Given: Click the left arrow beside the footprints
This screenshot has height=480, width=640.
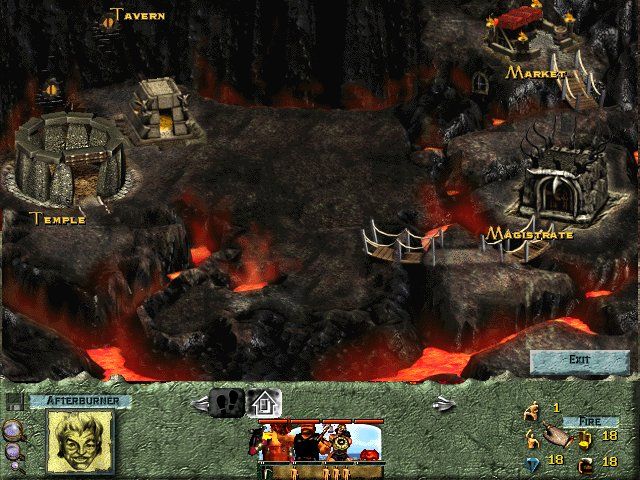Looking at the screenshot, I should (x=200, y=403).
